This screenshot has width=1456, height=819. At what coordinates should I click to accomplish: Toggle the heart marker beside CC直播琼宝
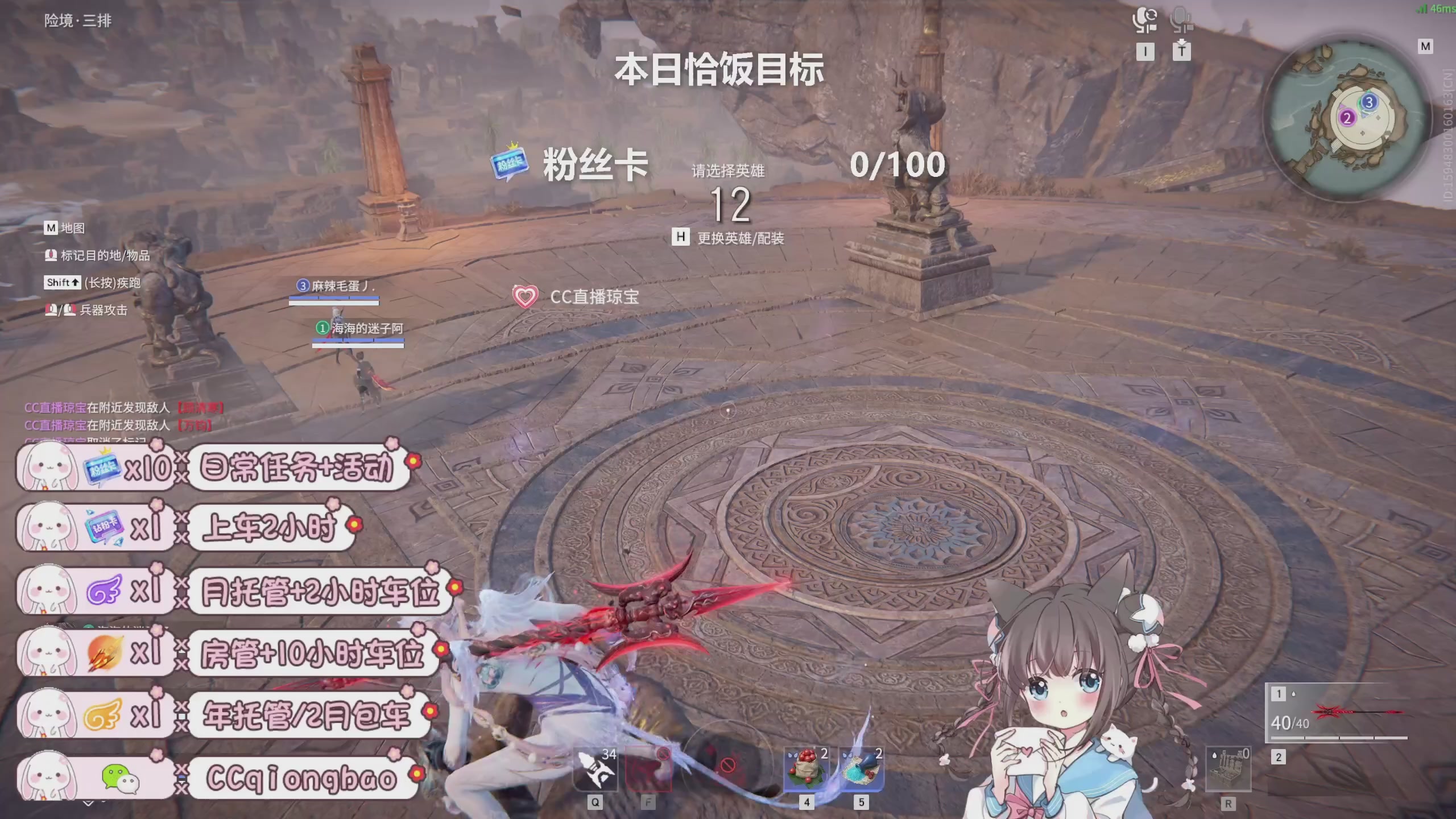[x=524, y=296]
